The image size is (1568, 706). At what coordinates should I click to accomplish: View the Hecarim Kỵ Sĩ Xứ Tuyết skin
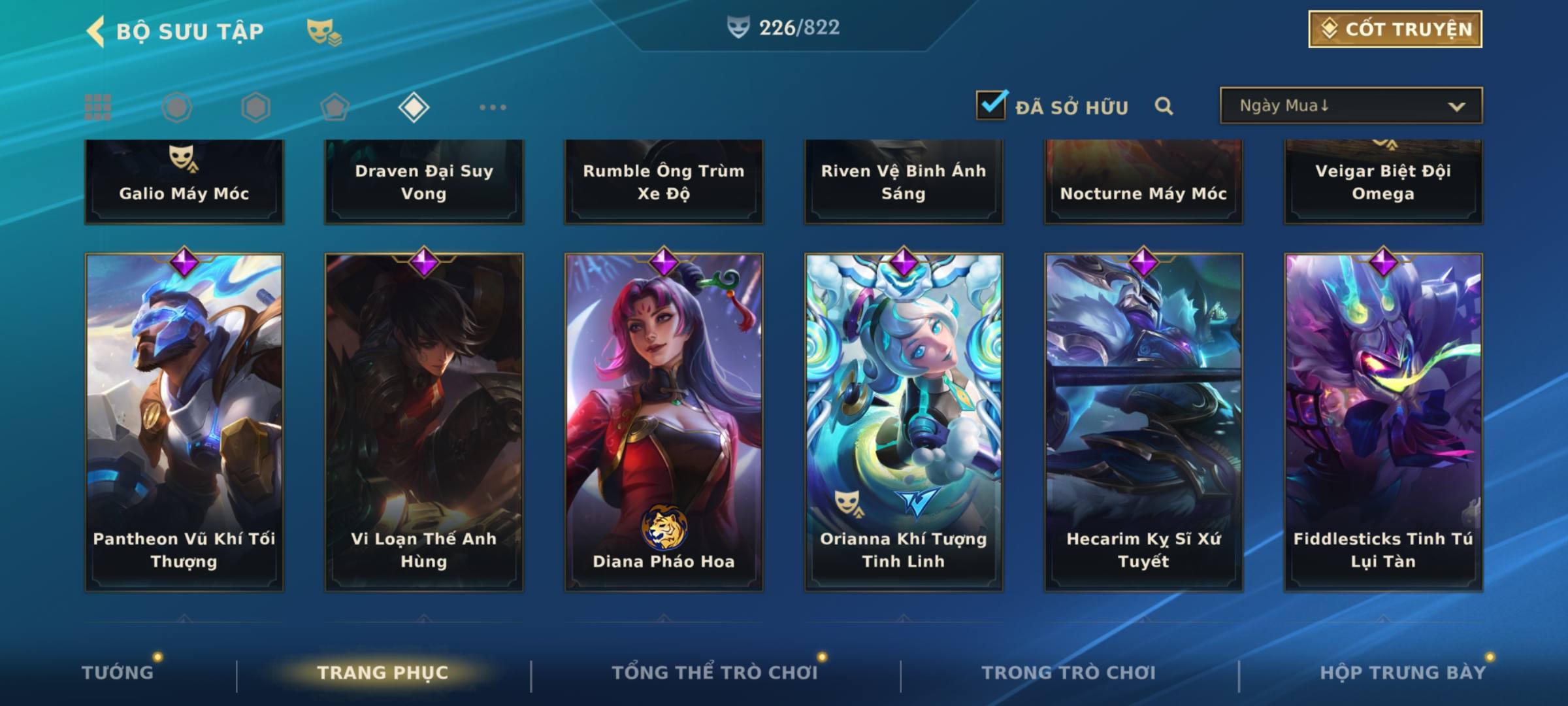1143,422
